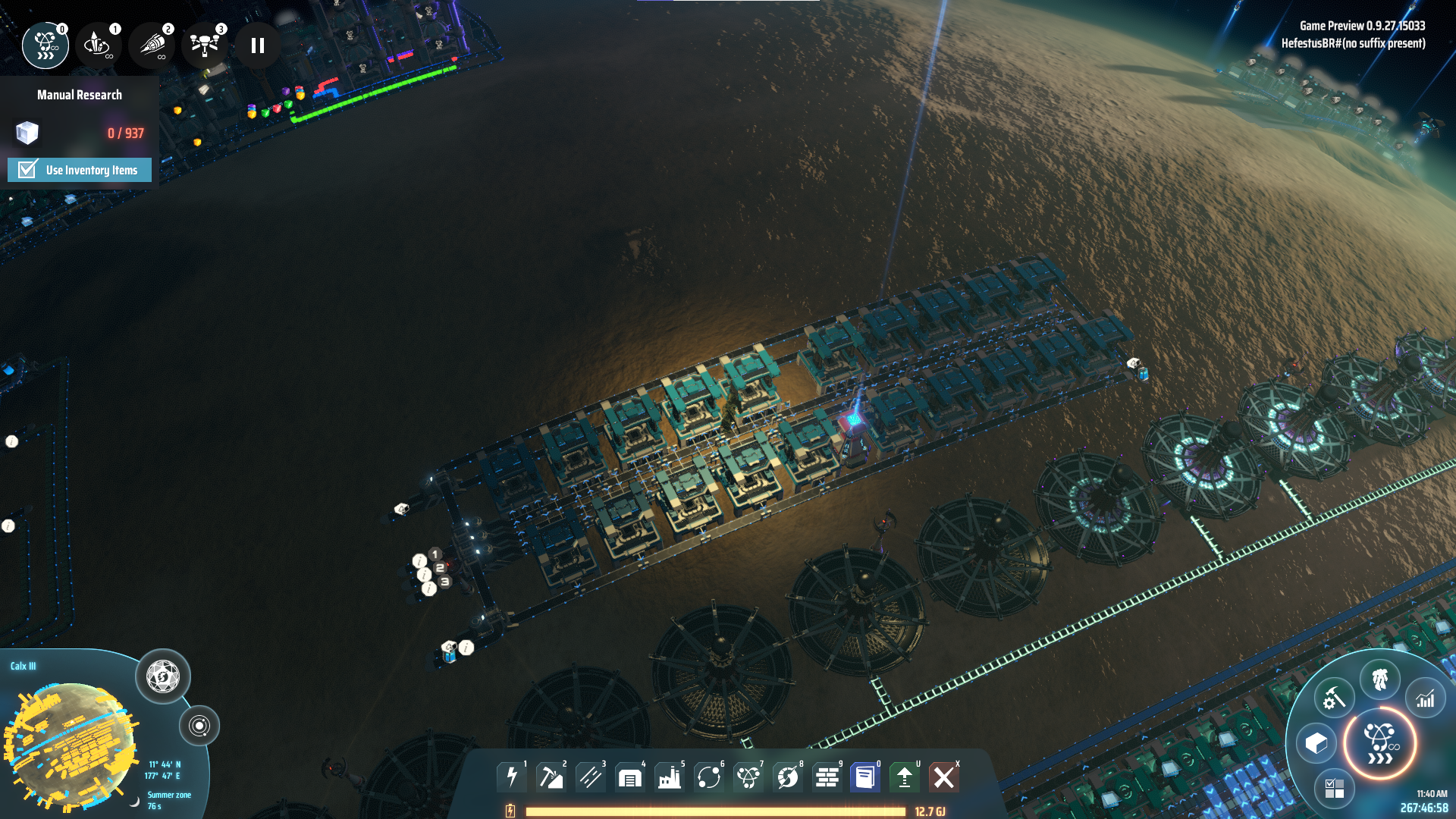The height and width of the screenshot is (819, 1456).
Task: Select the first queued research (atom icon)
Action: [x=45, y=45]
